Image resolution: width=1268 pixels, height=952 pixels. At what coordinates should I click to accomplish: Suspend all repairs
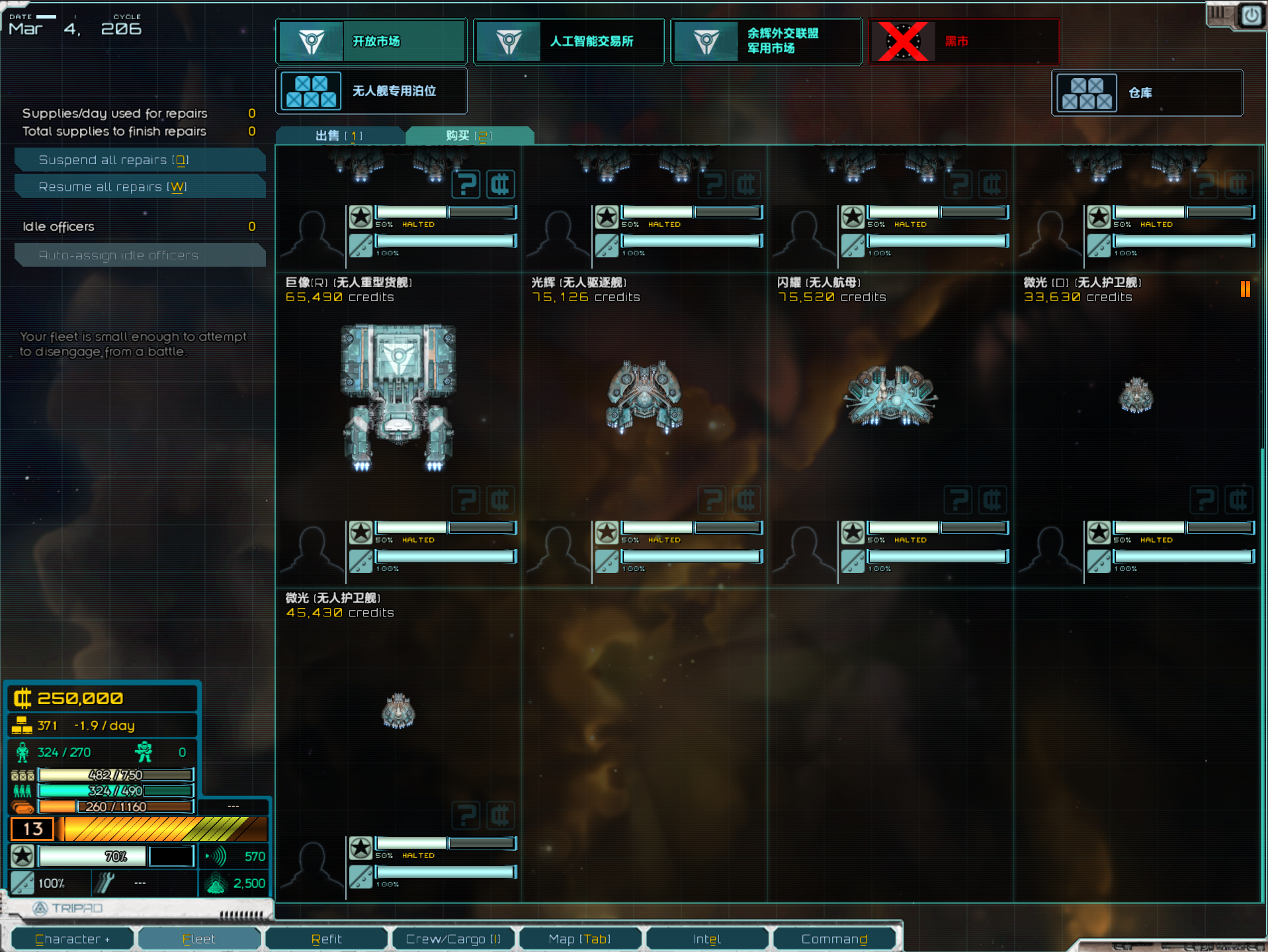tap(140, 160)
